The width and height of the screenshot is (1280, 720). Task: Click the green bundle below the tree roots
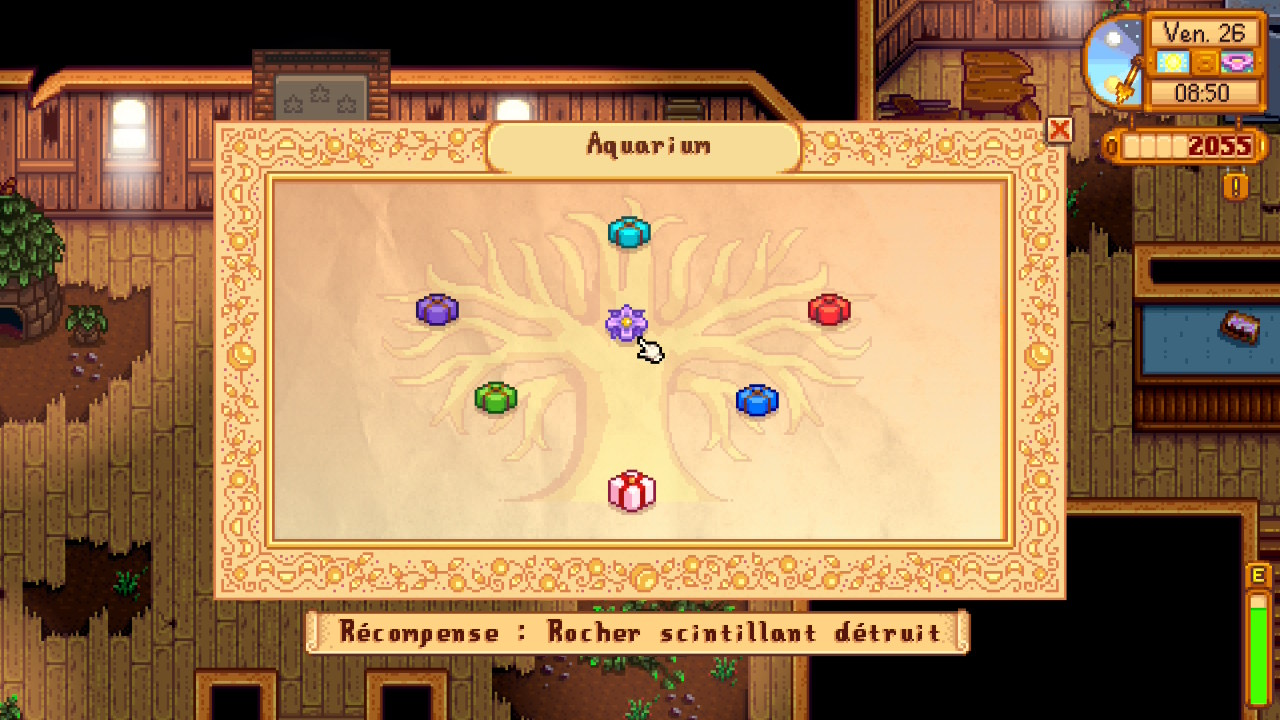497,396
